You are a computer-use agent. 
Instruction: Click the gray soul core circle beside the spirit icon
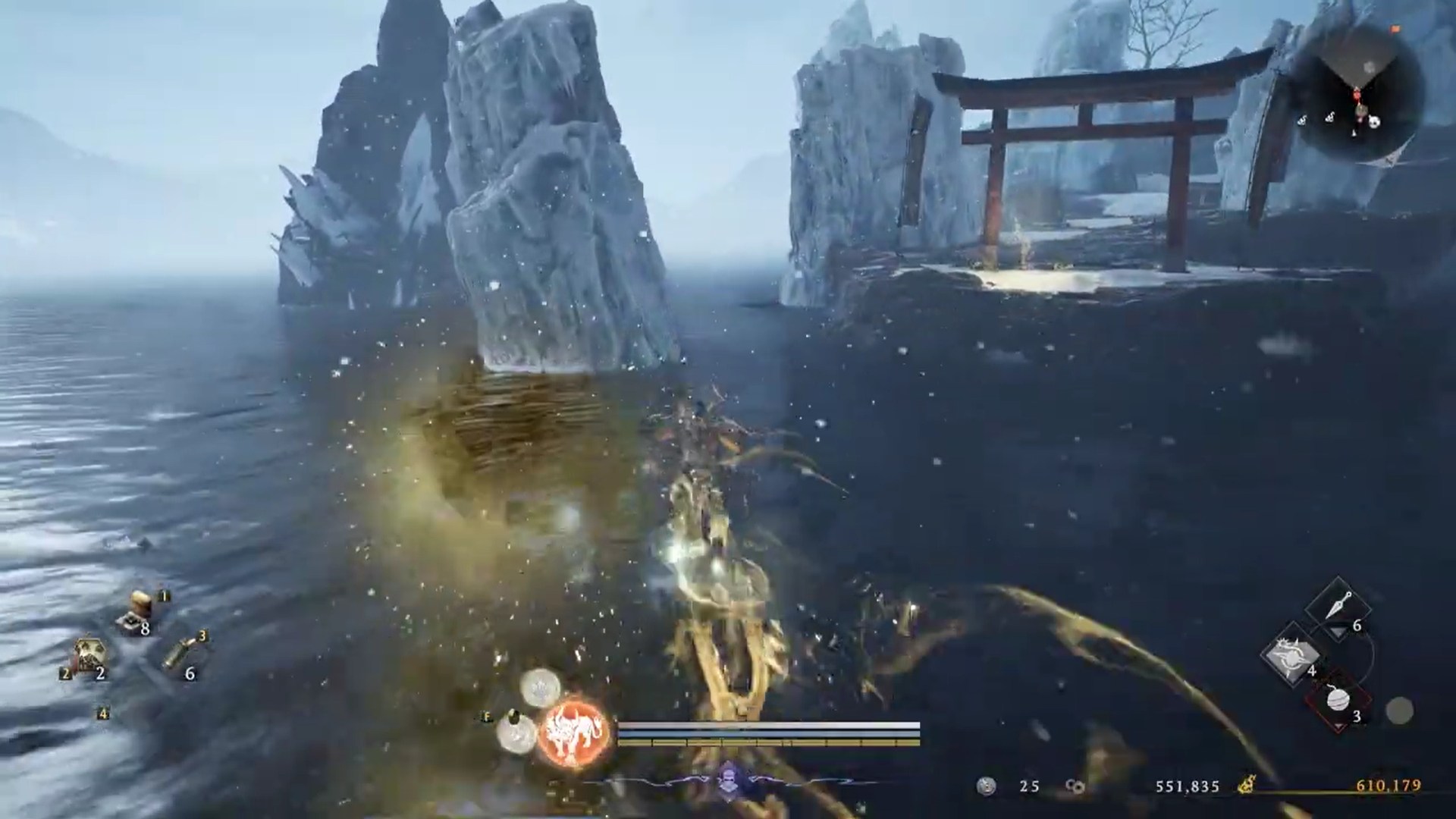[514, 732]
